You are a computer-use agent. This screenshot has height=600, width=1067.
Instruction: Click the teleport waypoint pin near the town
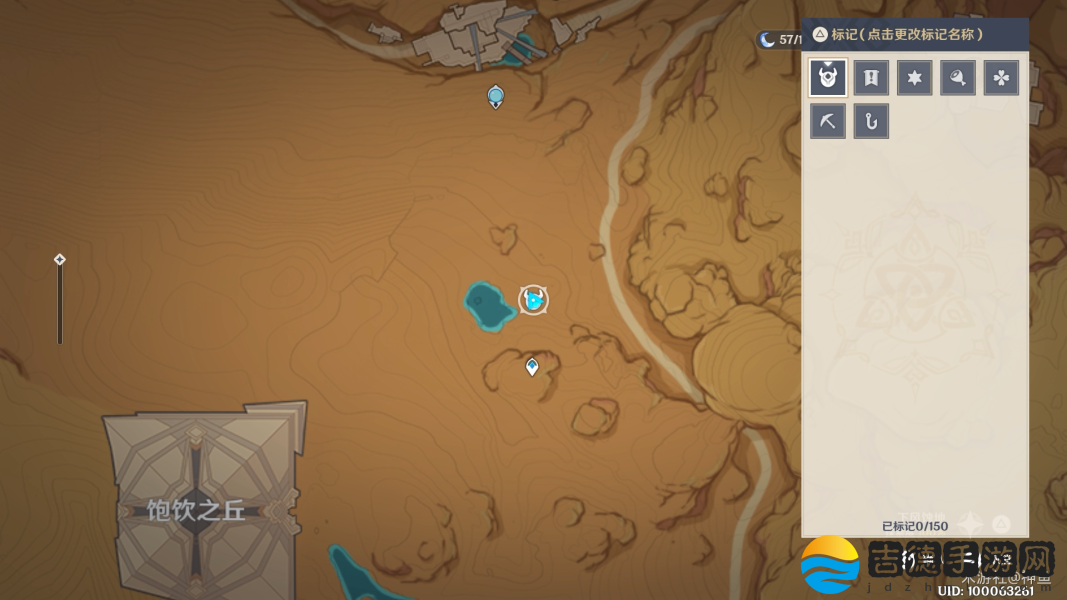tap(495, 96)
